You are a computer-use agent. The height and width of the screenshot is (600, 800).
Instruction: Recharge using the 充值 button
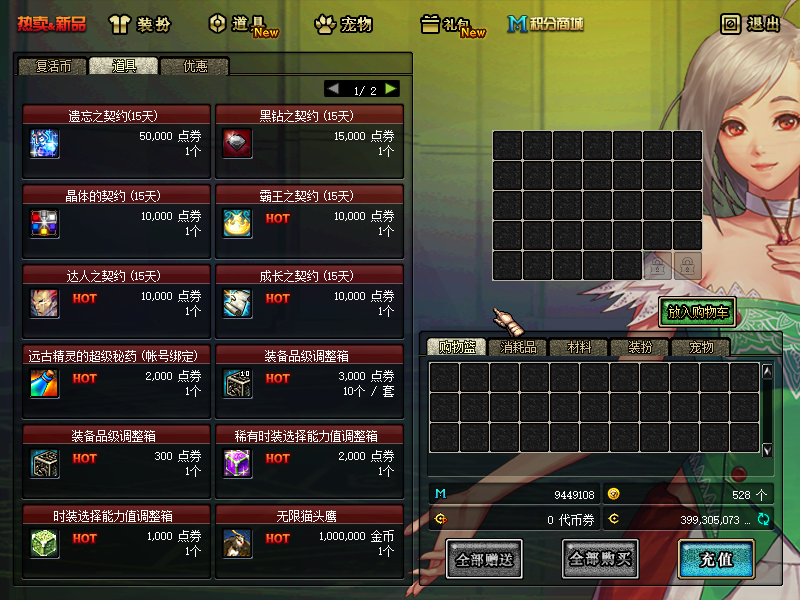tap(716, 559)
